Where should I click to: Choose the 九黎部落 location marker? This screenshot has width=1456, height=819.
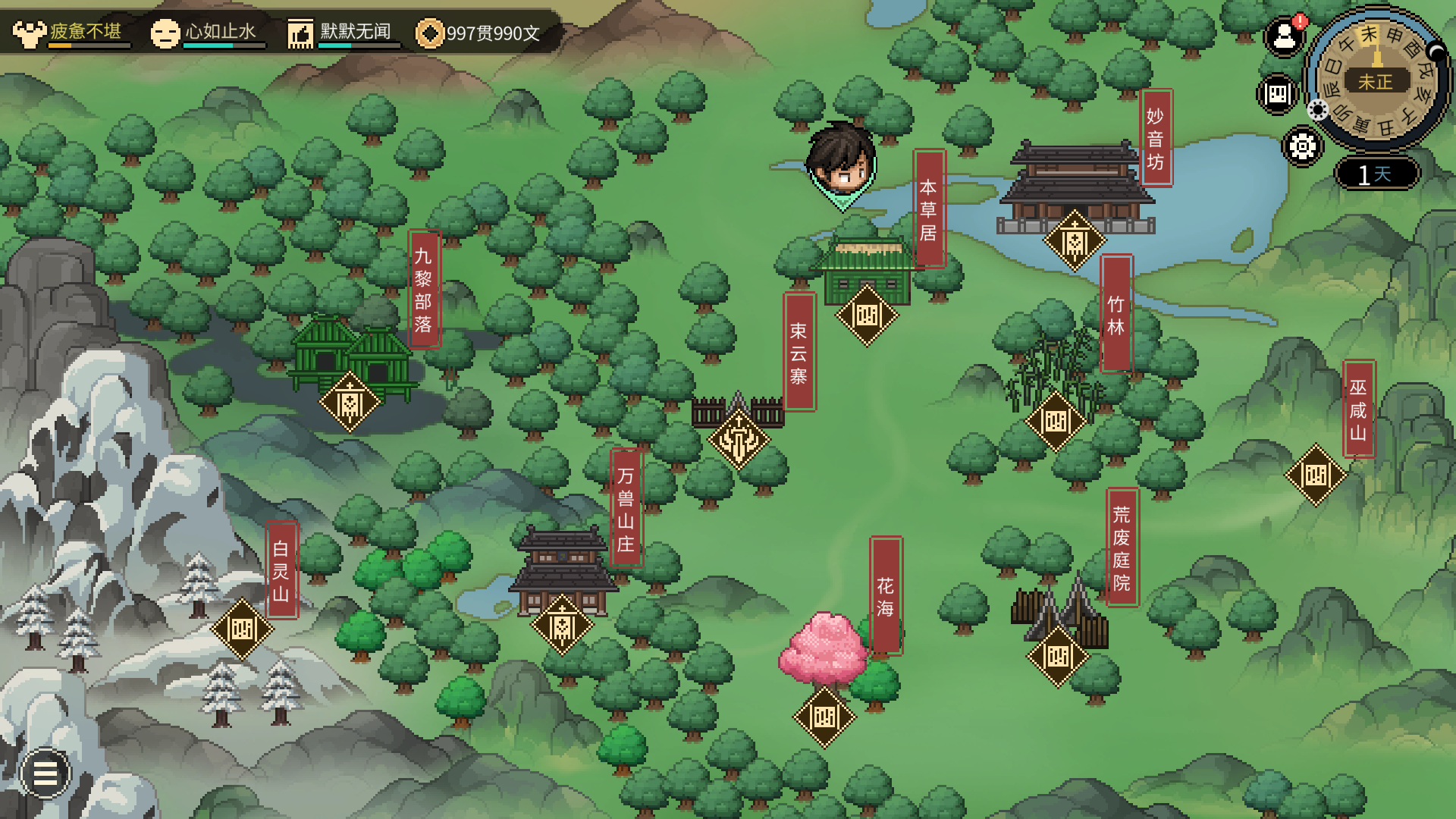pos(350,402)
